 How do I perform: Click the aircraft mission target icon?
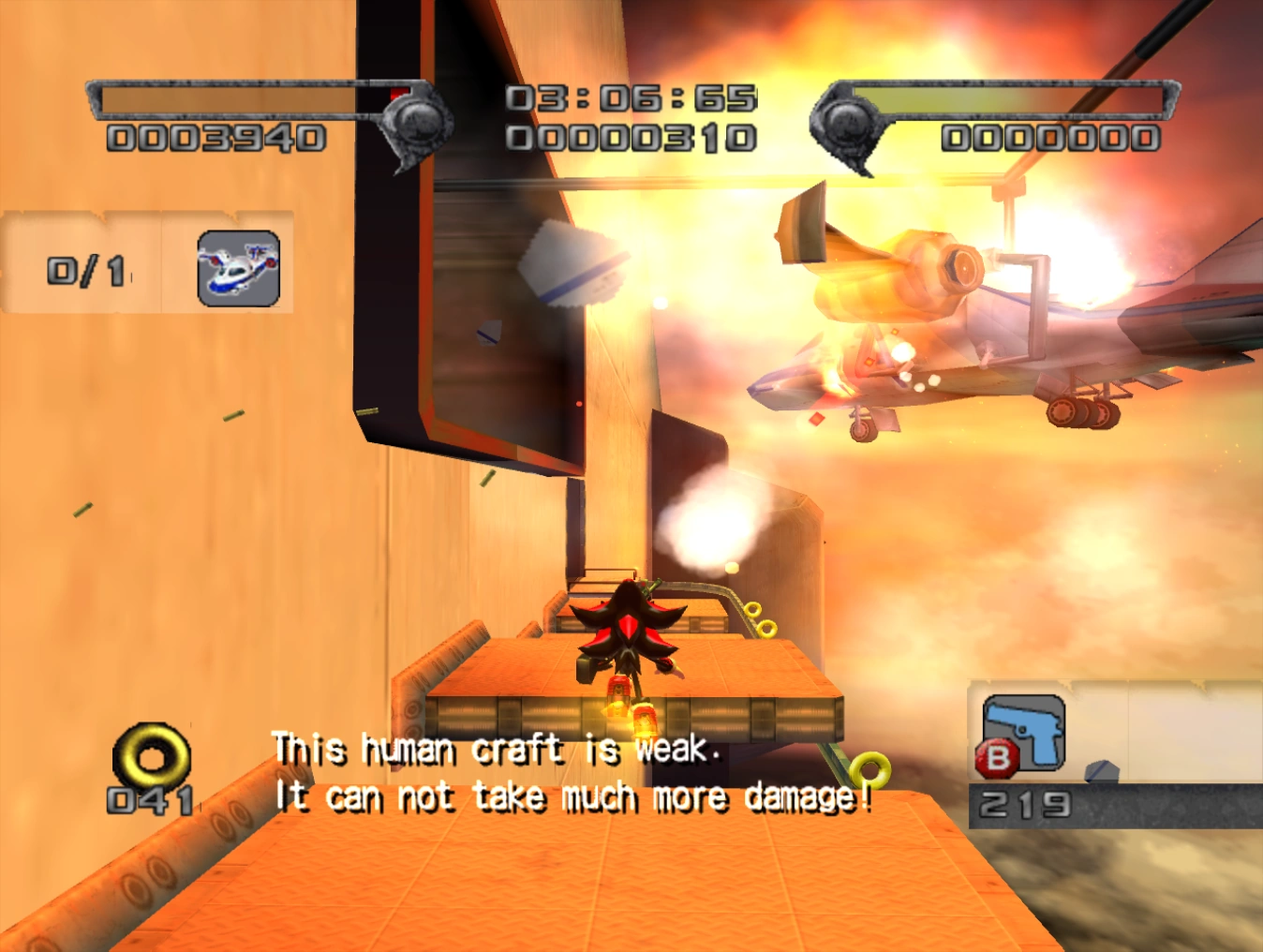tap(235, 269)
